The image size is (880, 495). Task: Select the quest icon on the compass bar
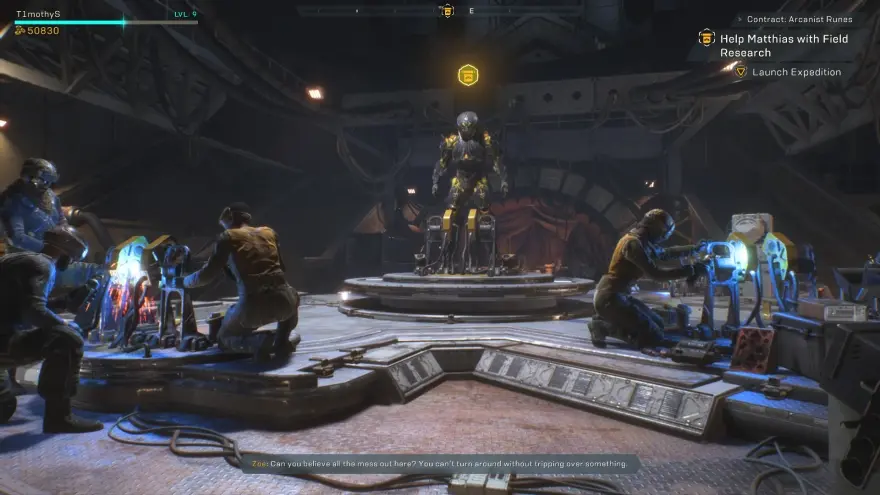click(x=447, y=11)
